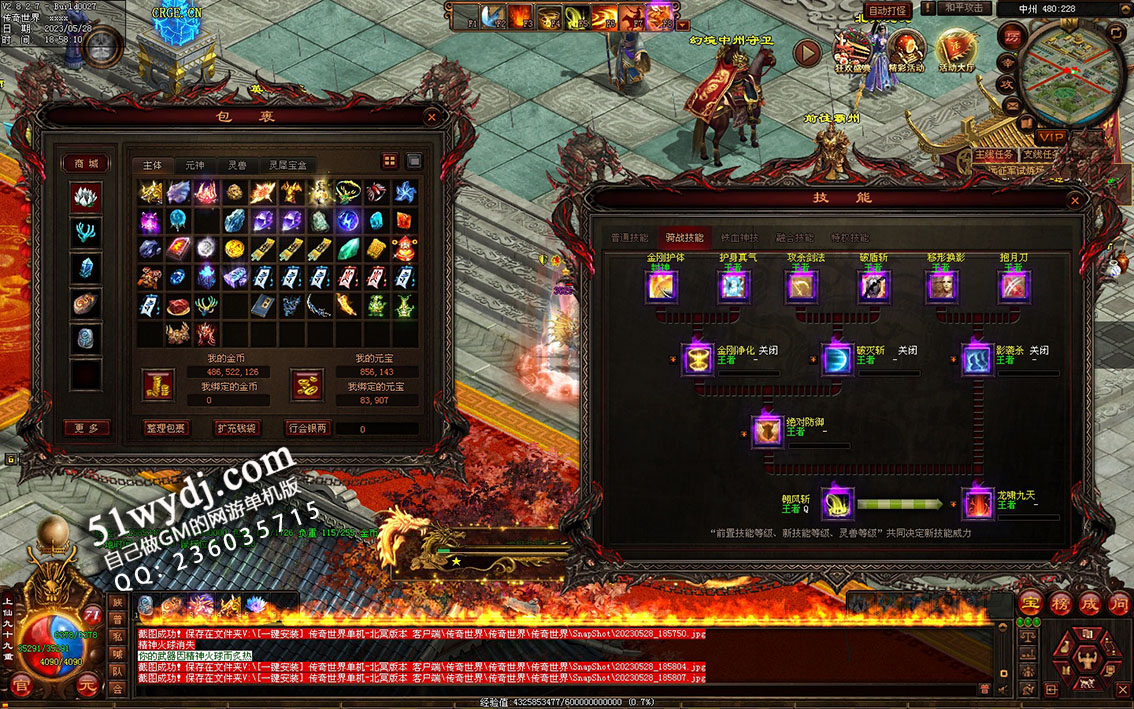Show the 普通技能 skill tab

pos(629,238)
